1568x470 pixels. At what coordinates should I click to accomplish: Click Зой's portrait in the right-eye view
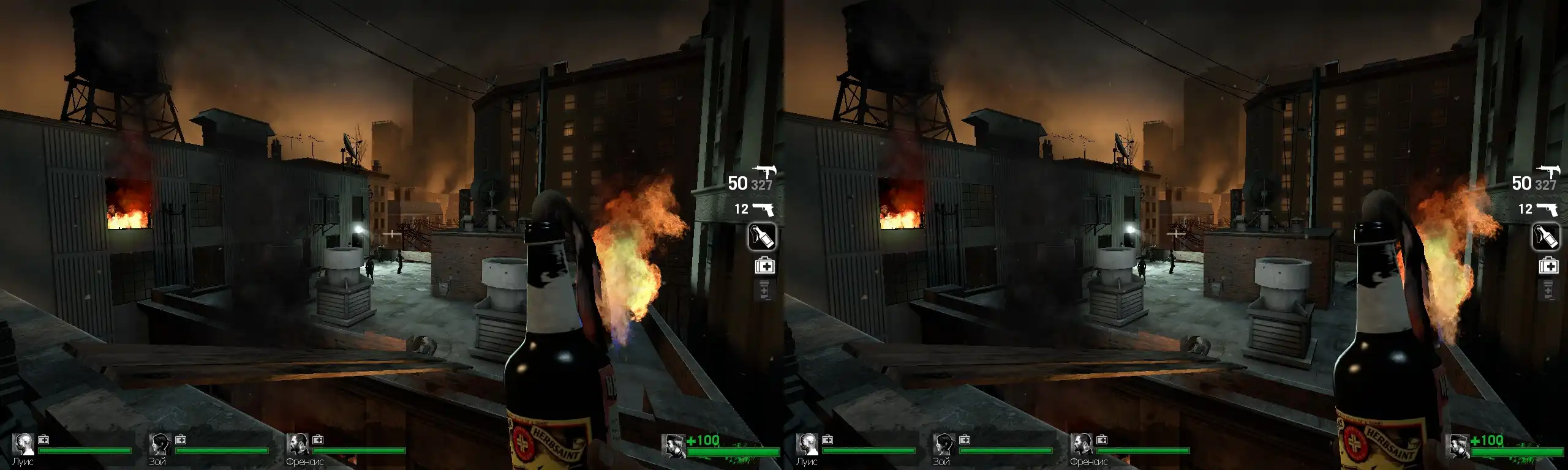click(944, 444)
